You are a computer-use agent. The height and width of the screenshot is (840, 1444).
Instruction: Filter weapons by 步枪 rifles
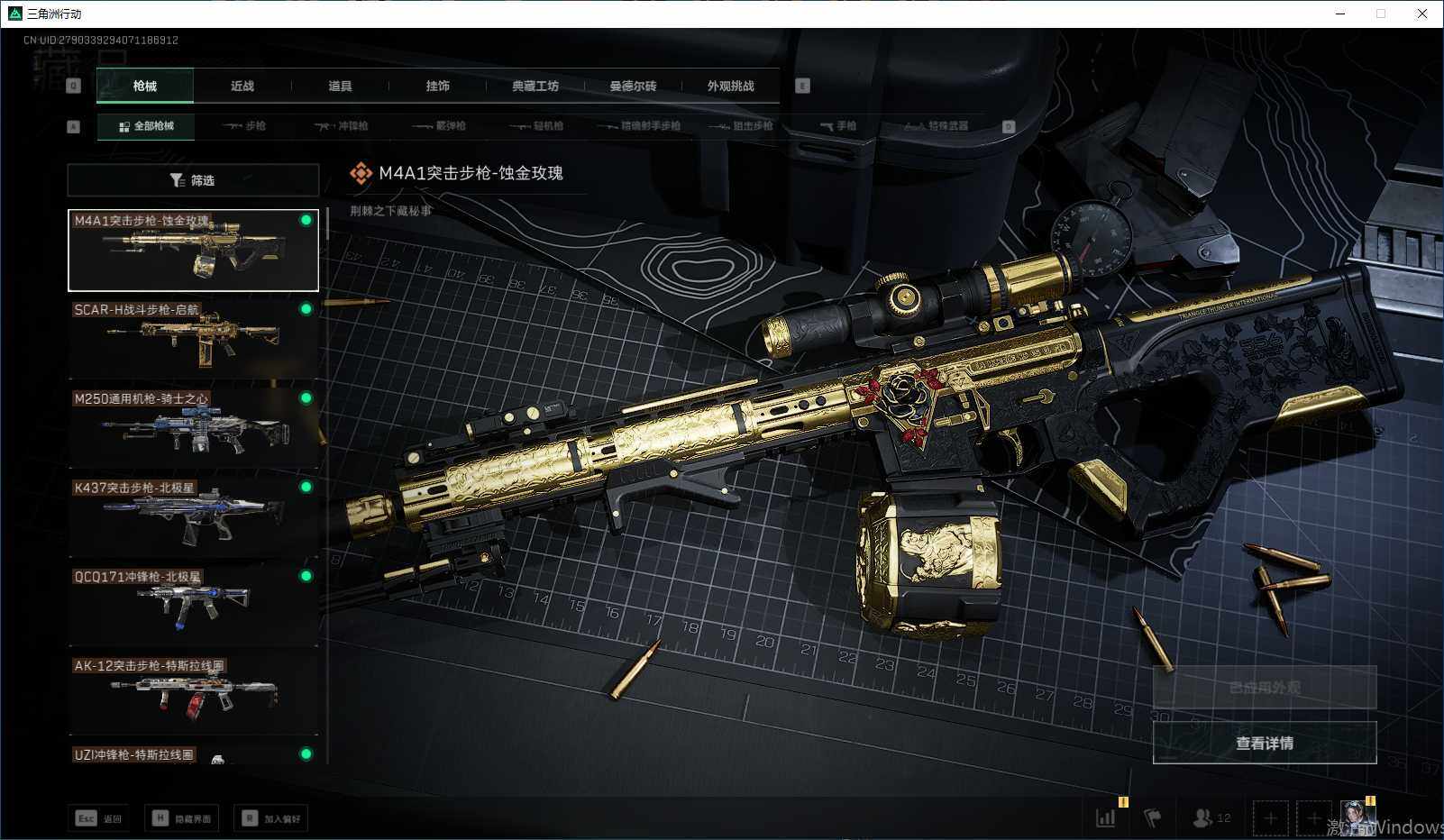[x=244, y=126]
